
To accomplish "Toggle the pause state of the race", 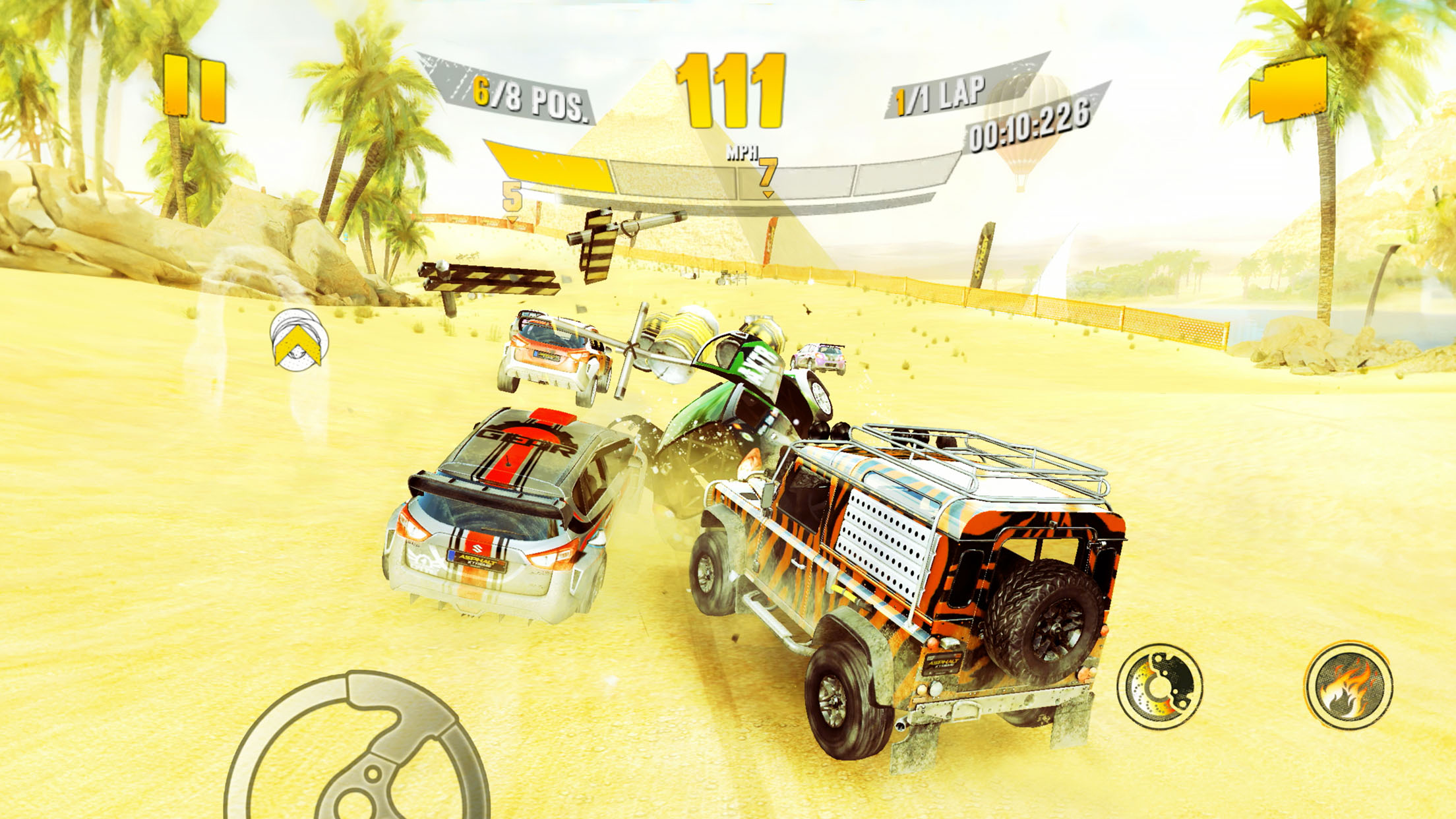I will click(193, 88).
